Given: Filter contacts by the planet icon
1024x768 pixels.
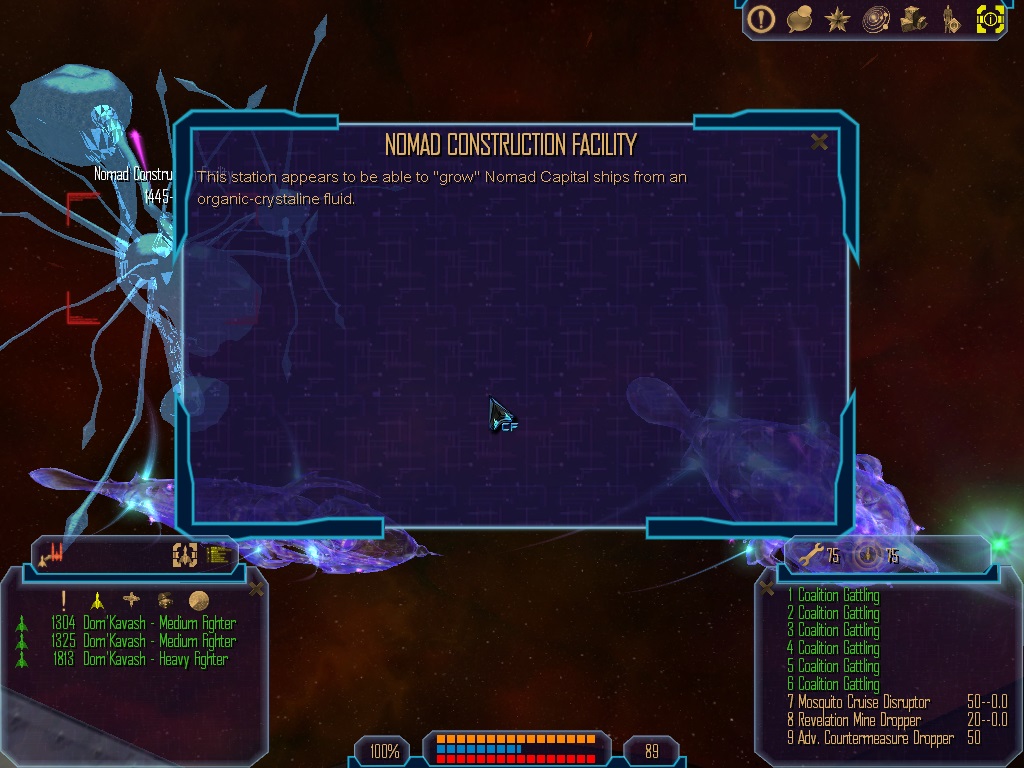Looking at the screenshot, I should click(198, 600).
